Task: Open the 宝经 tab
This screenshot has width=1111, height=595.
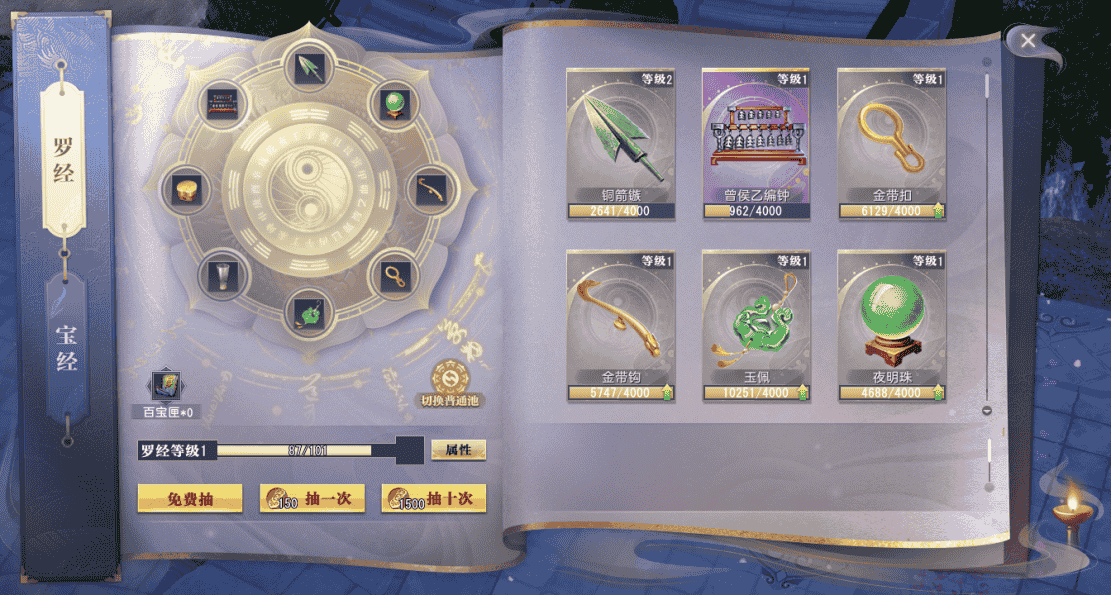Action: click(x=66, y=347)
